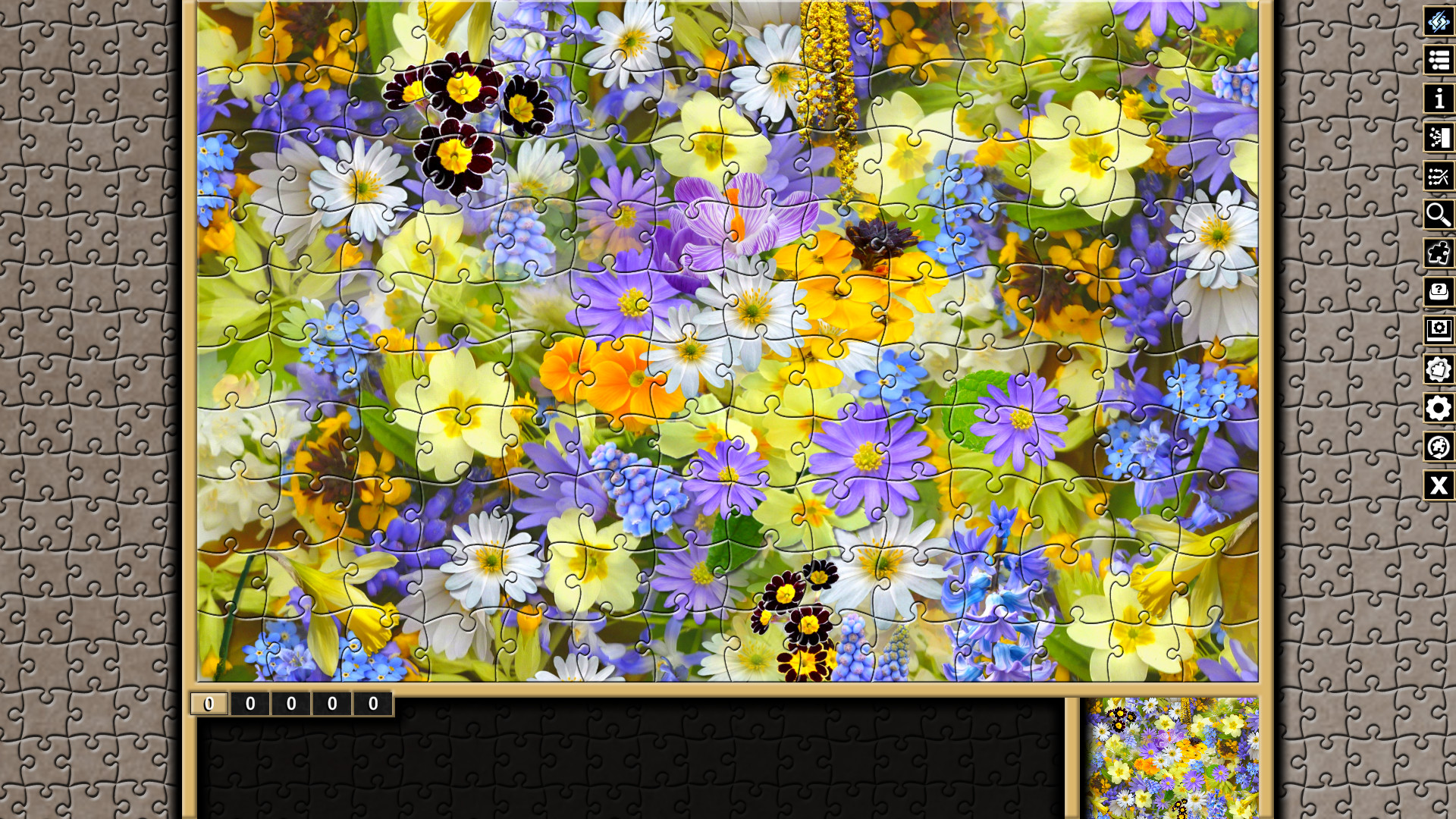Open the puzzle piece options gear
Screen dimensions: 1456x819
point(1439,370)
